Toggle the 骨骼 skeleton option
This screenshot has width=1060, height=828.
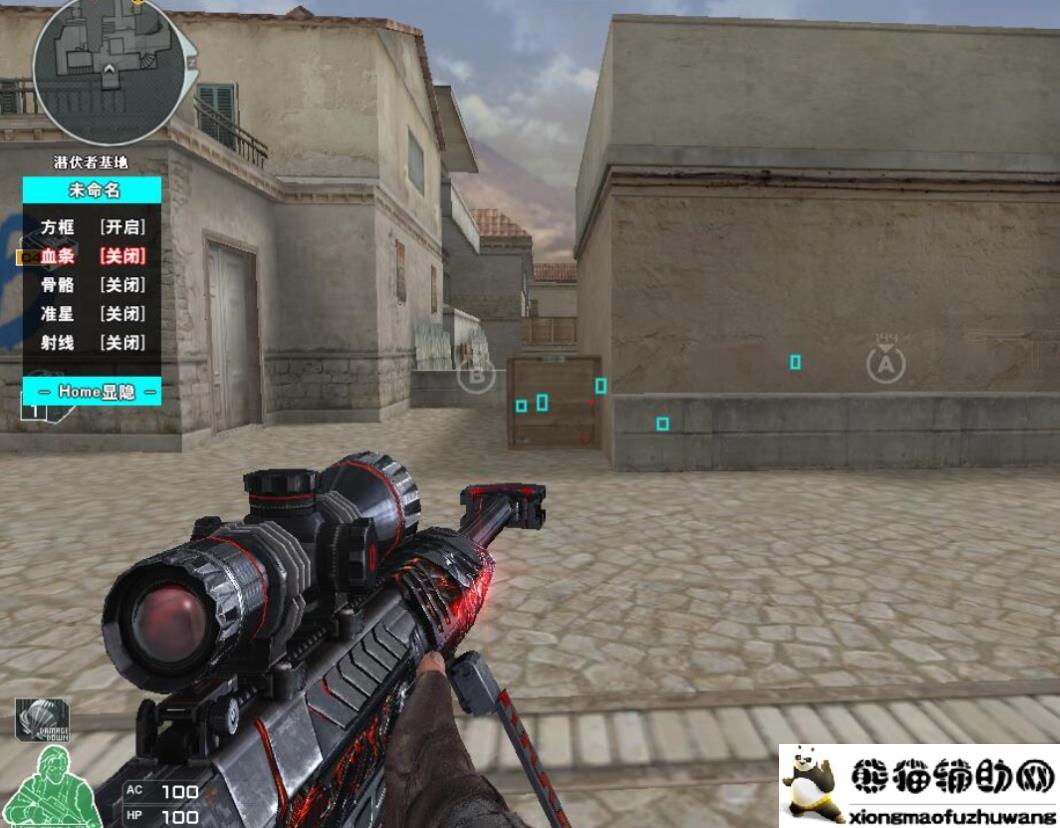click(93, 285)
